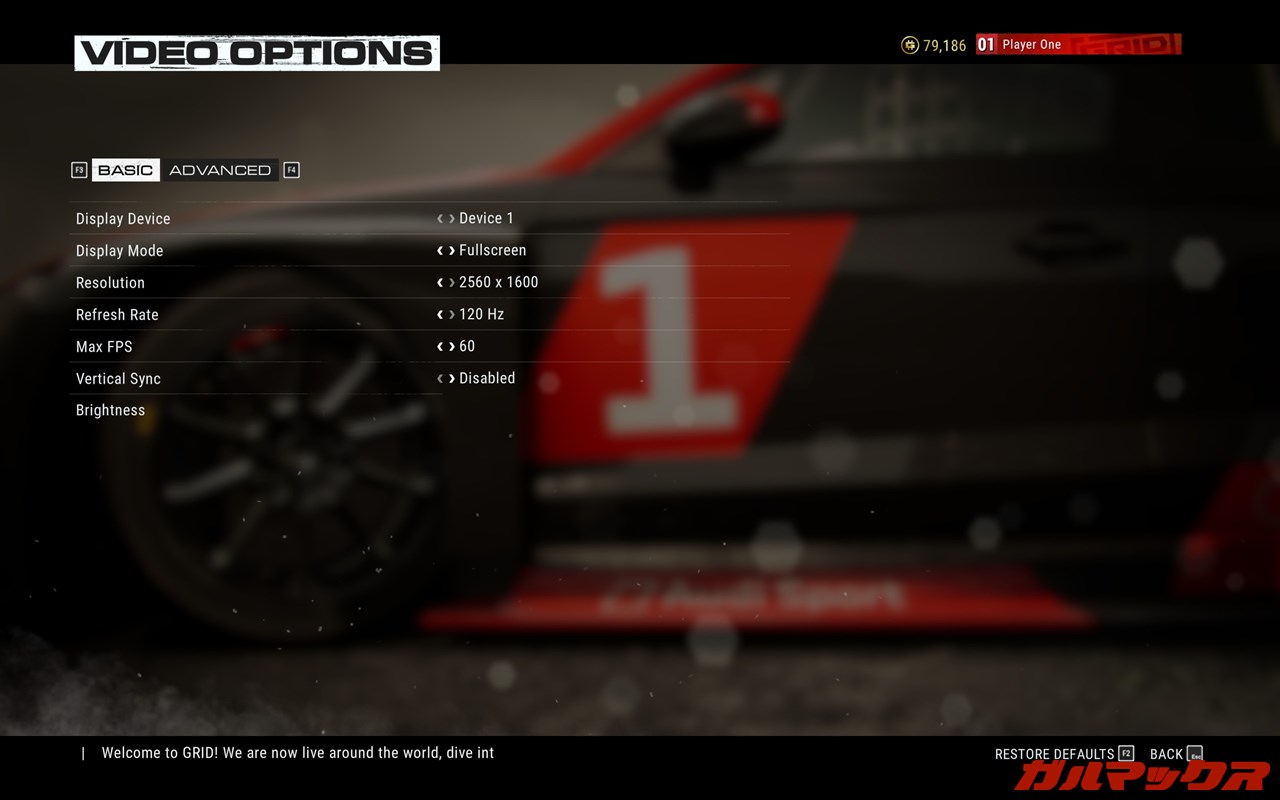1280x800 pixels.
Task: Open the Player One profile banner
Action: pyautogui.click(x=1078, y=45)
